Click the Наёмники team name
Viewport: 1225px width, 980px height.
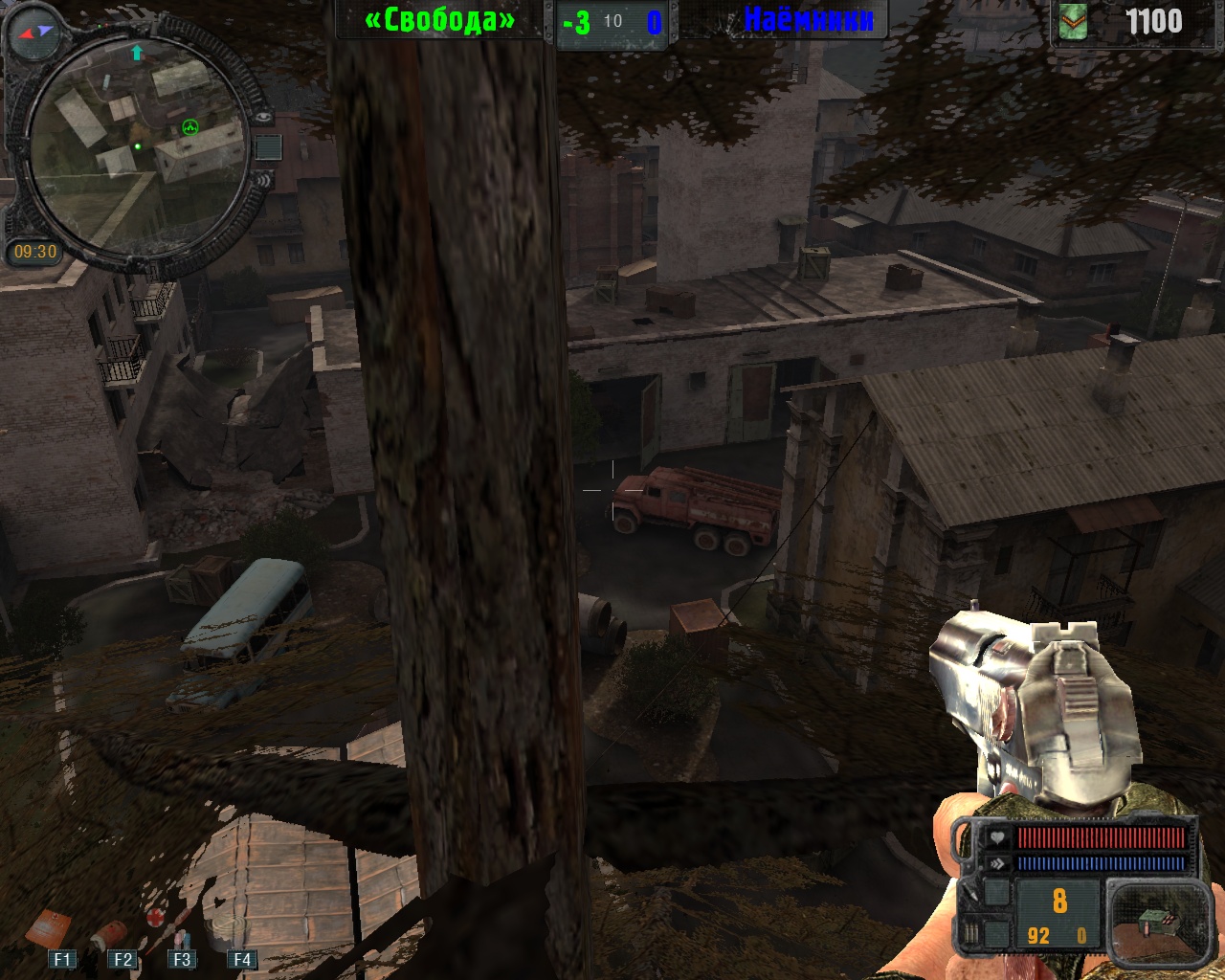808,19
